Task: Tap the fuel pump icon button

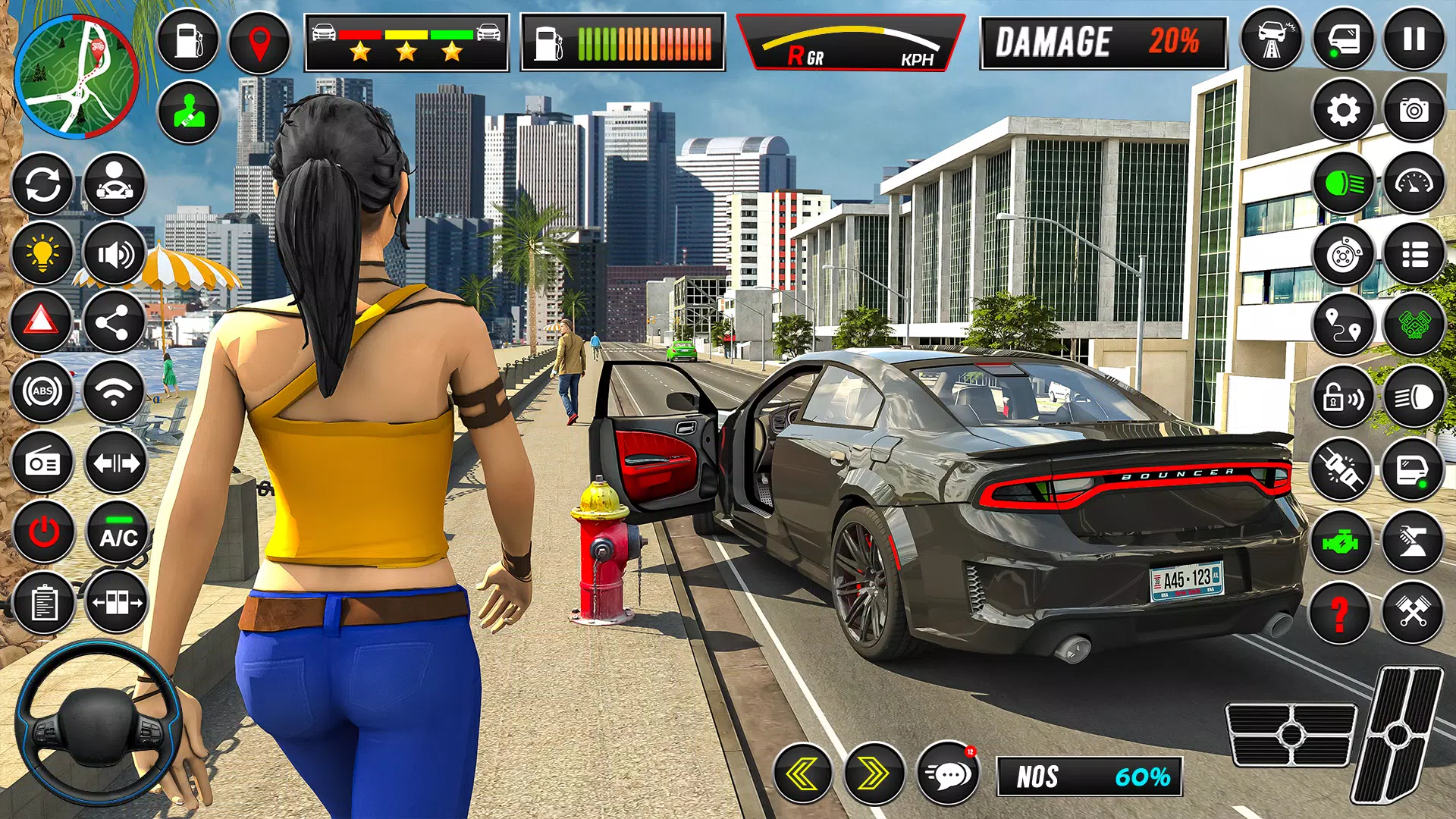Action: click(187, 41)
